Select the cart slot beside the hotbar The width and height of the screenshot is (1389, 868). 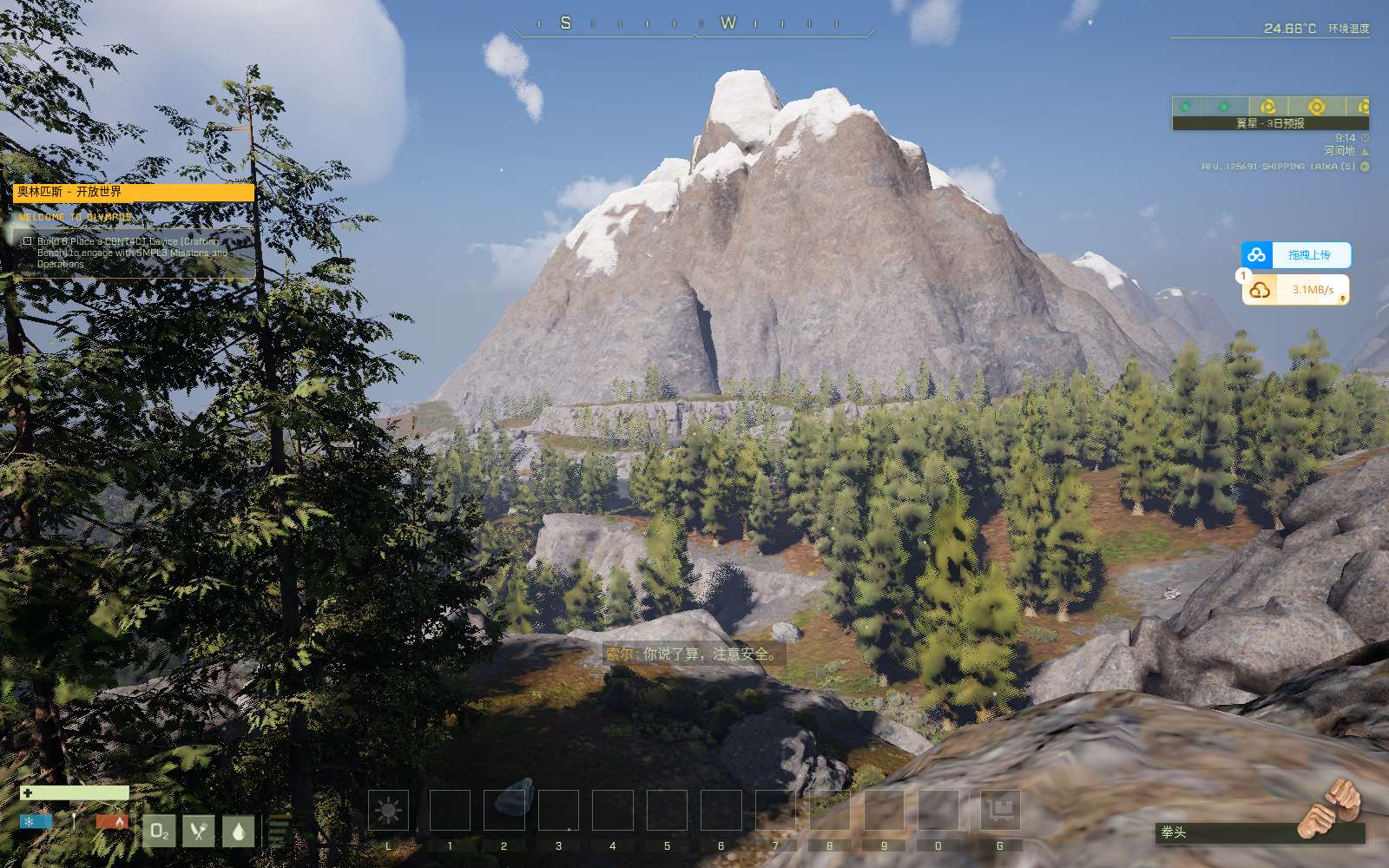[1000, 811]
